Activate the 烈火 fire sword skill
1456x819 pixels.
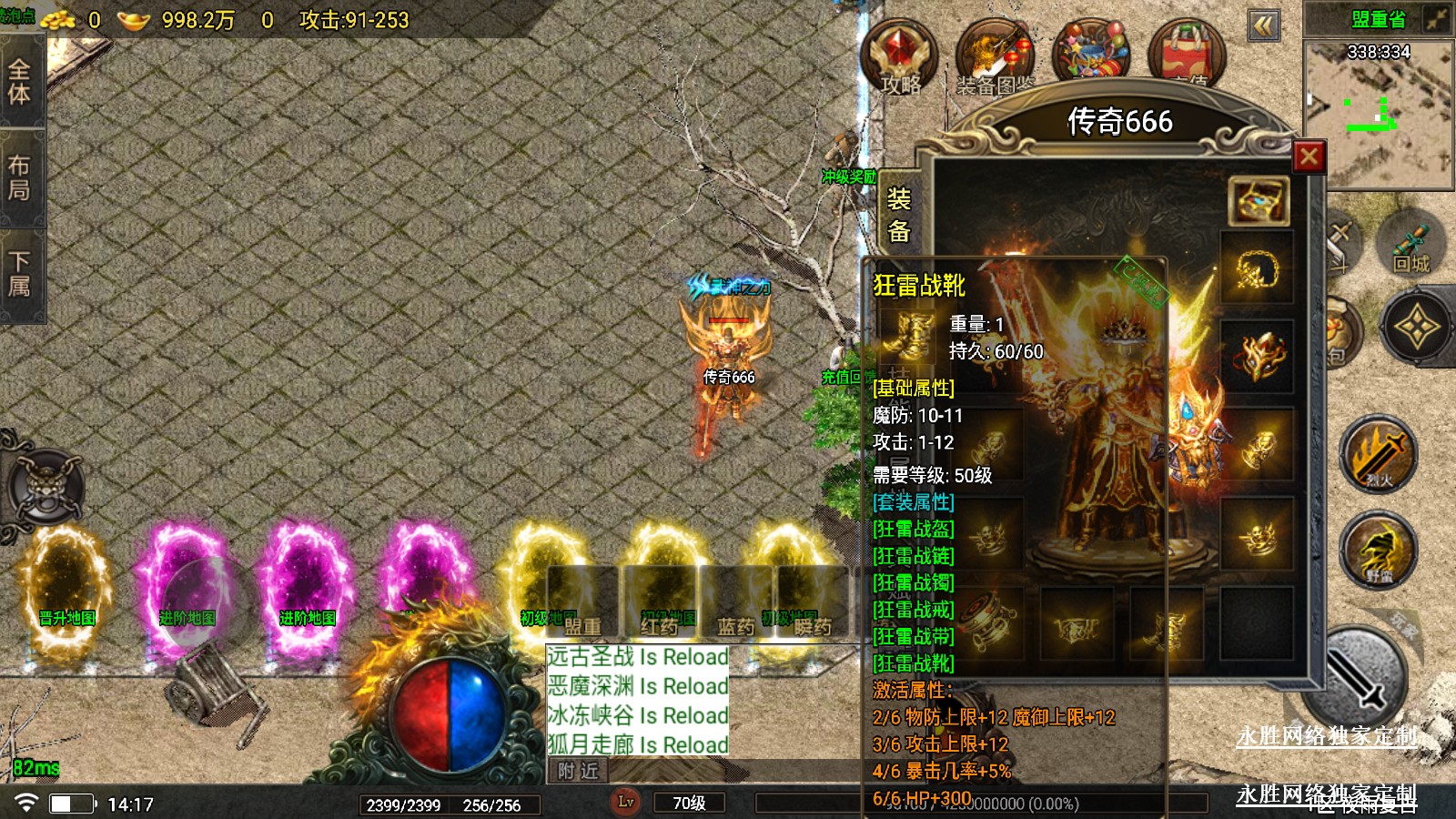[x=1379, y=454]
